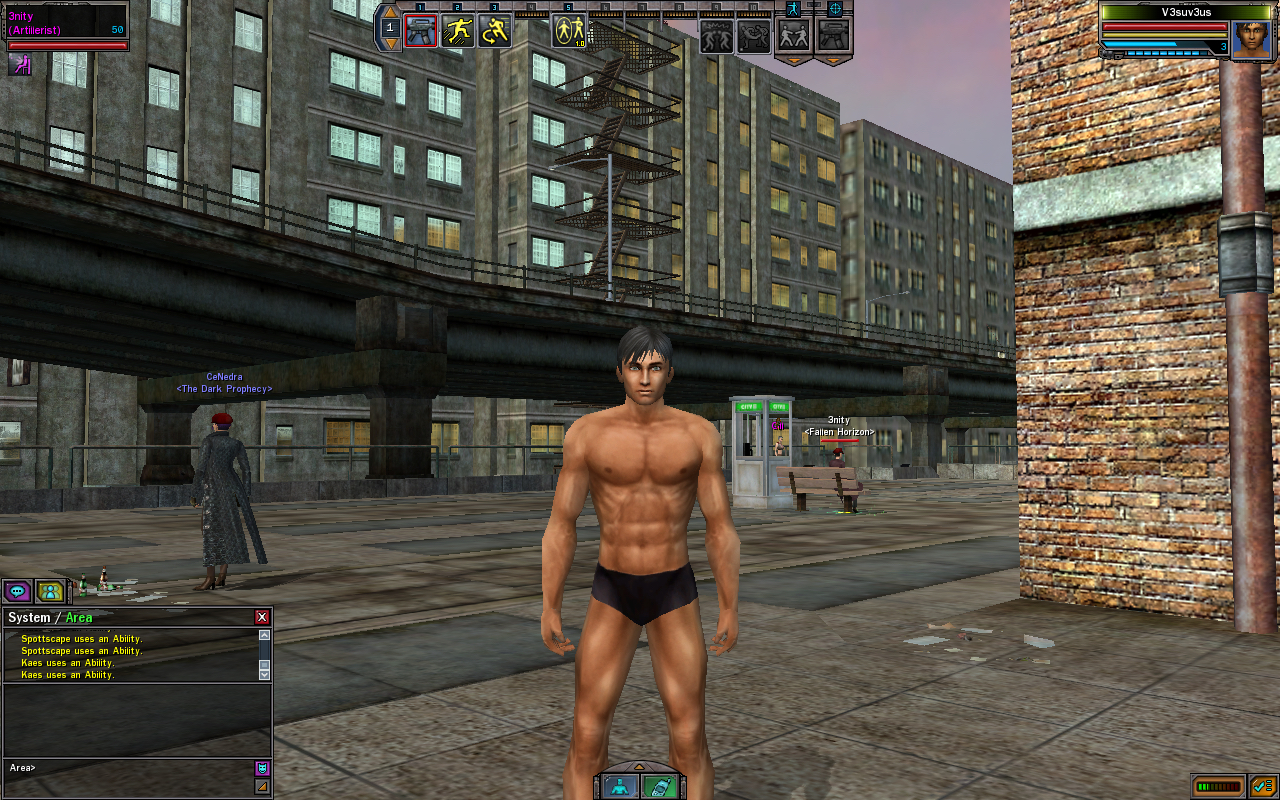Use the evade roll ability in slot 3

coord(494,31)
